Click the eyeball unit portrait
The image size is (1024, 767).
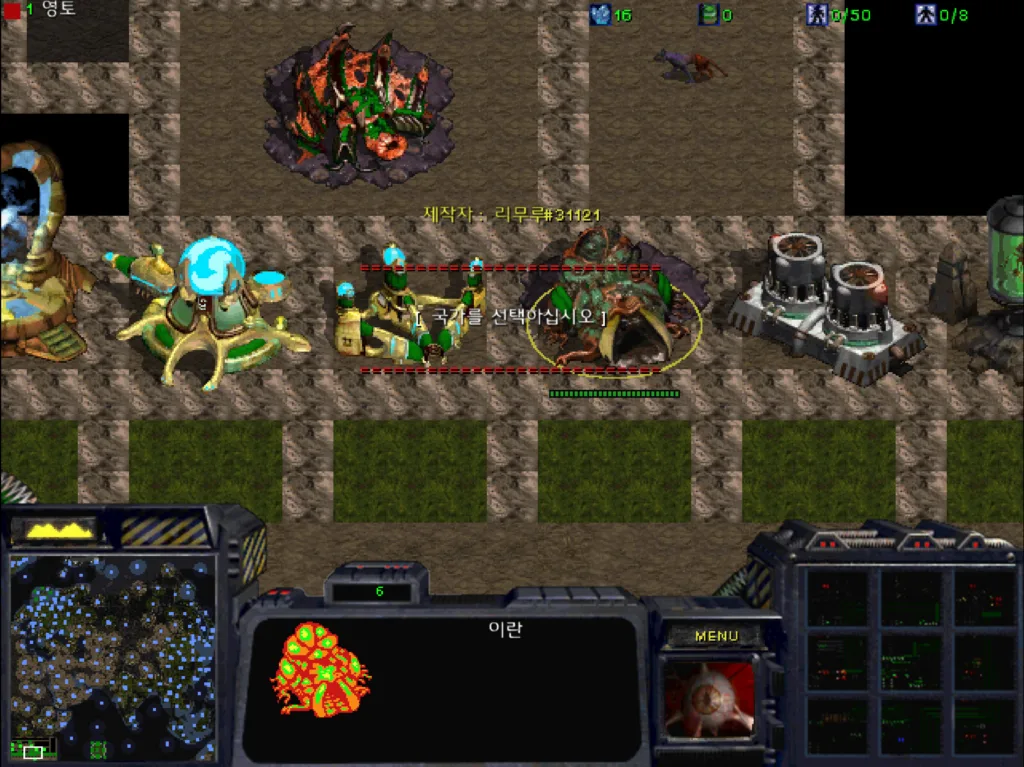(x=710, y=699)
